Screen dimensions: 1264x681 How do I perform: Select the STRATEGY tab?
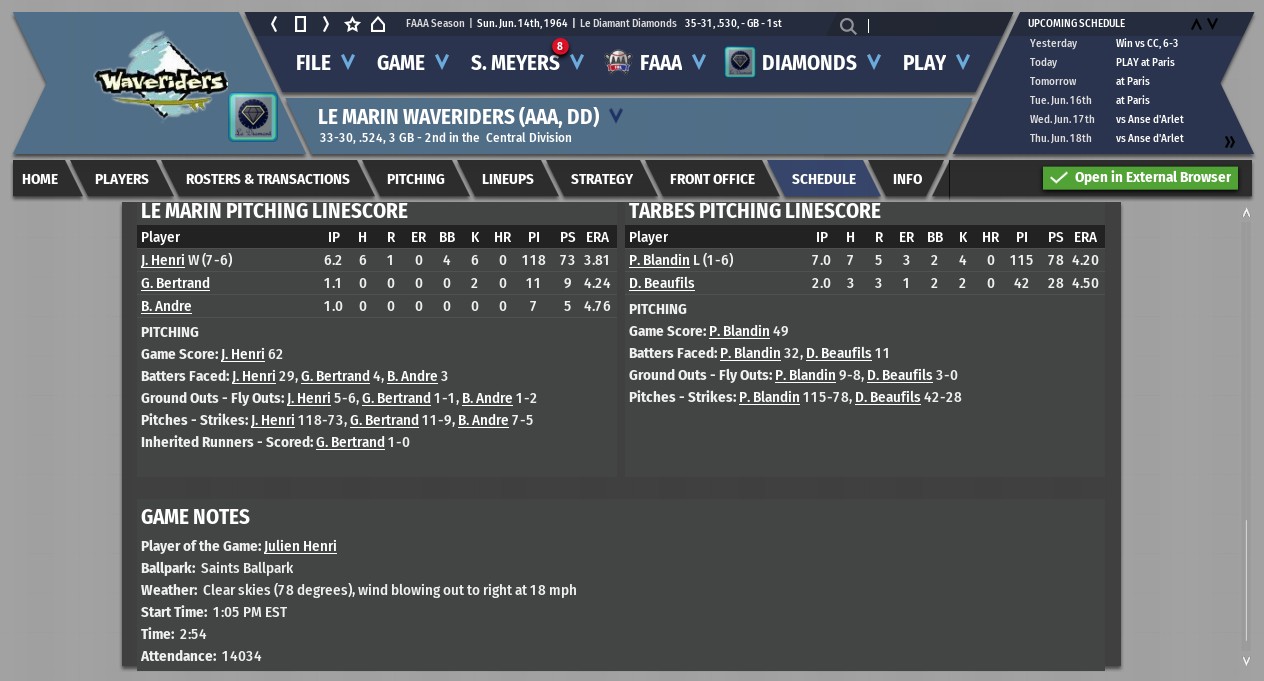click(601, 179)
